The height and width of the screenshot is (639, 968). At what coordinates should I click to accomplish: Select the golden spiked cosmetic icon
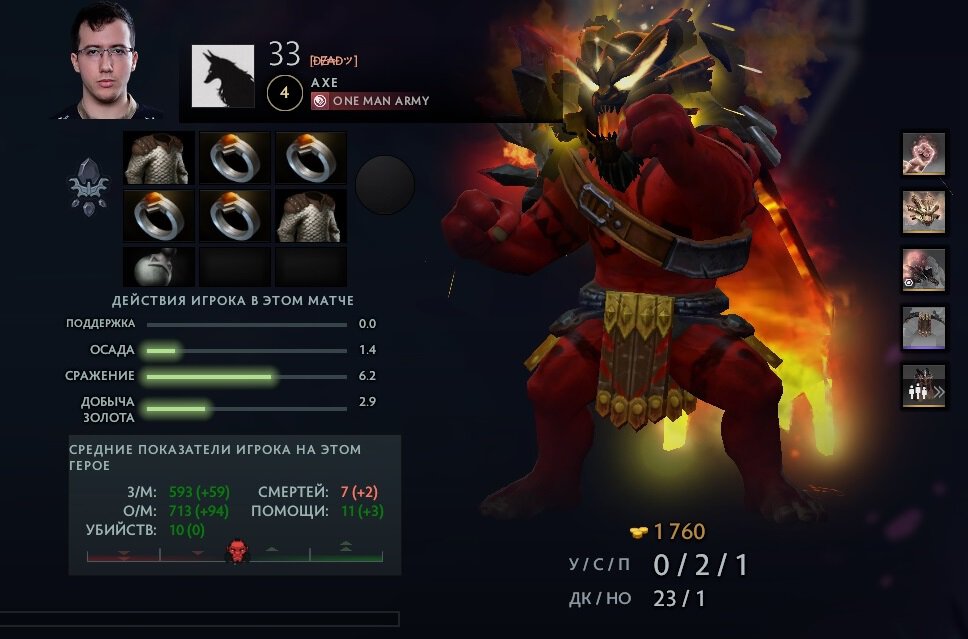924,211
